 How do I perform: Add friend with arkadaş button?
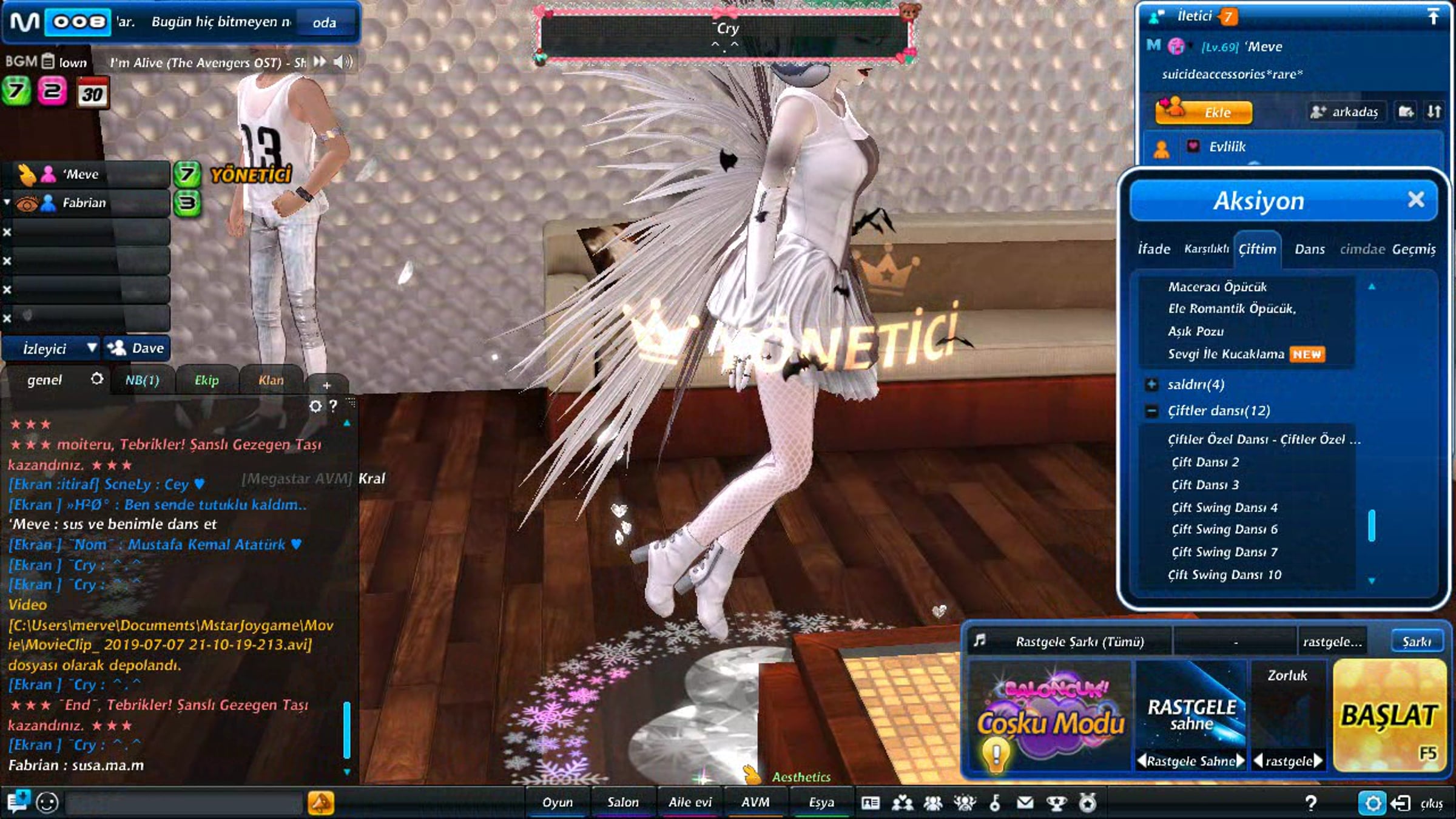1346,112
